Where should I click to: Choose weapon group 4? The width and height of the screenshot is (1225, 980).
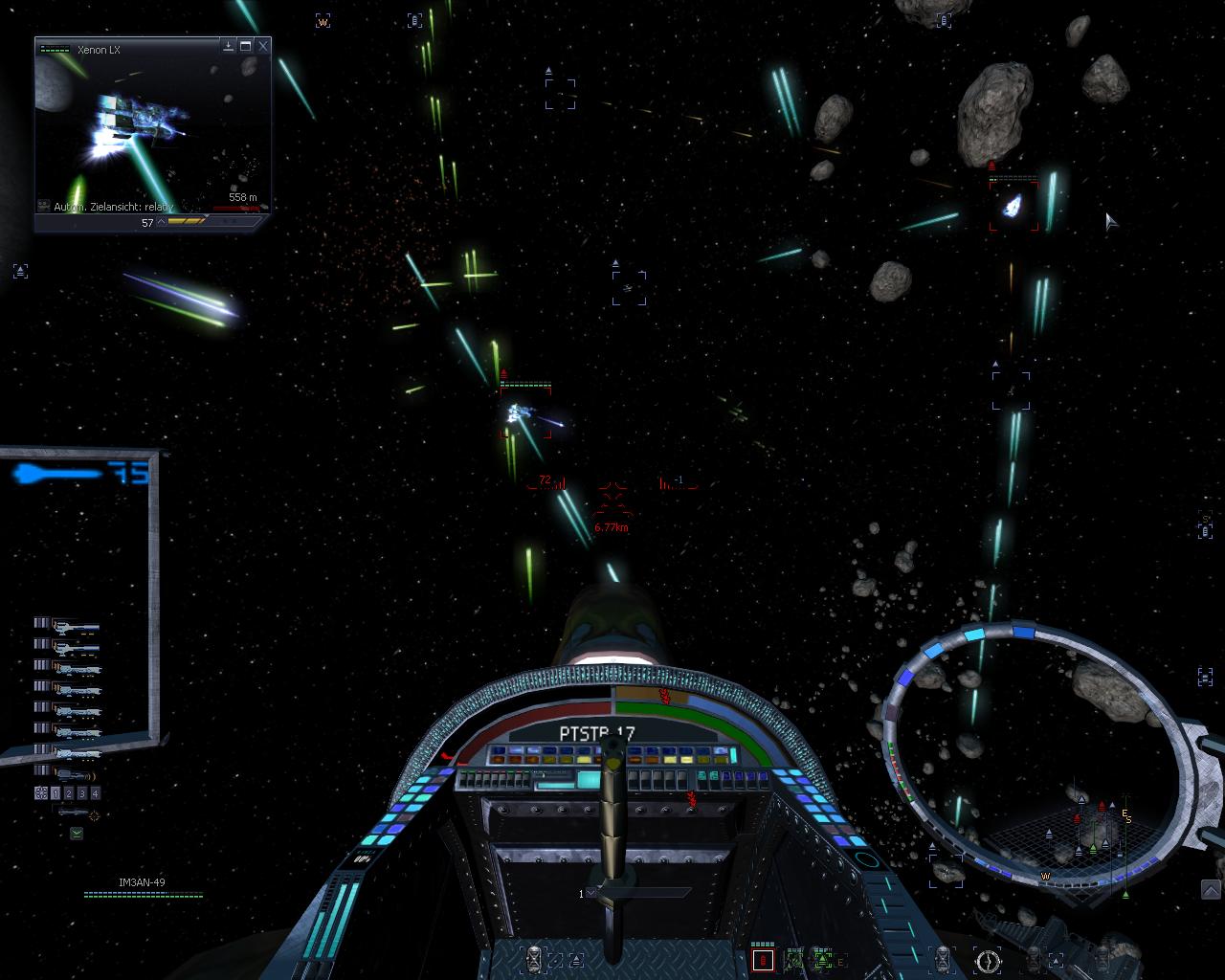[x=95, y=793]
